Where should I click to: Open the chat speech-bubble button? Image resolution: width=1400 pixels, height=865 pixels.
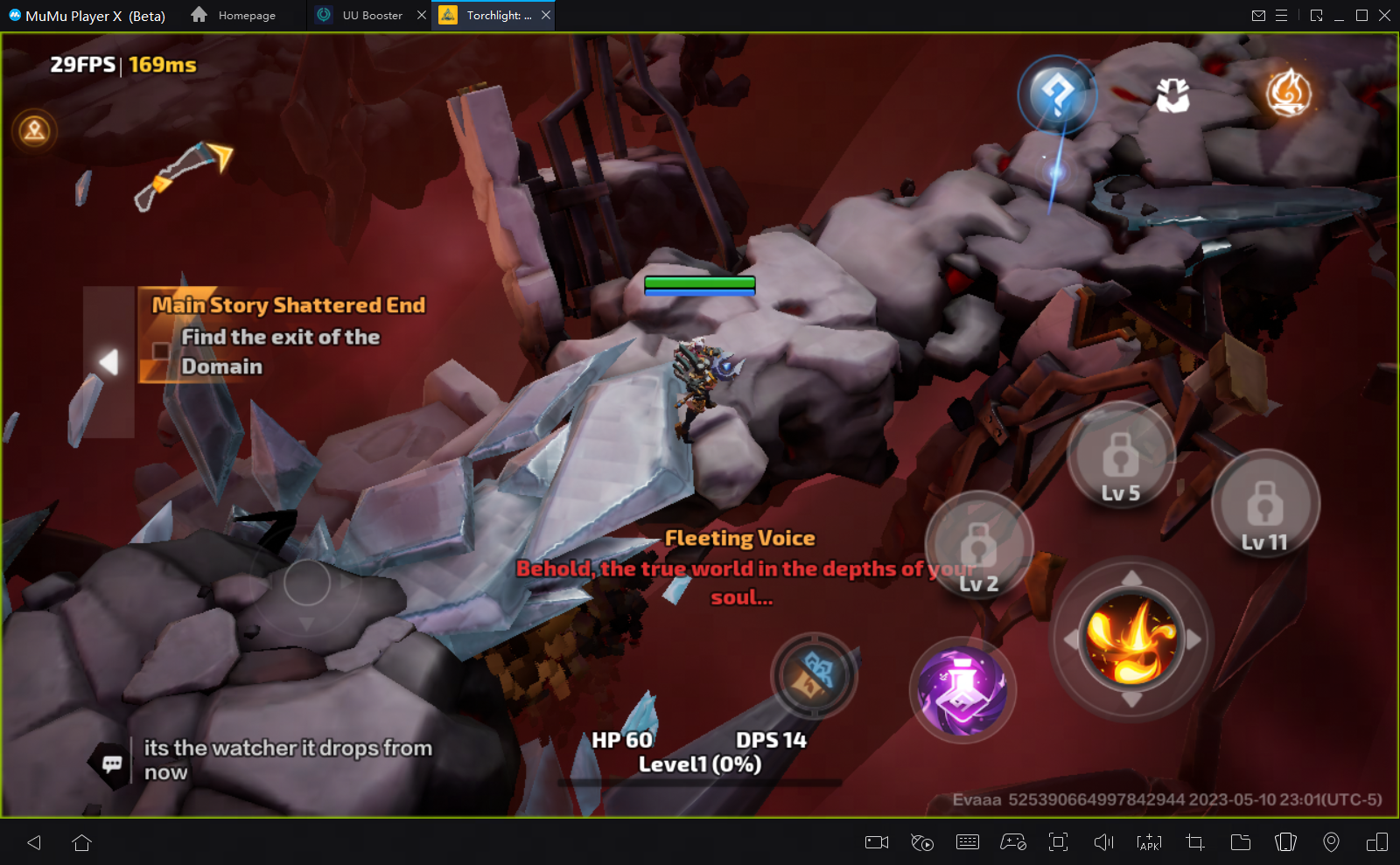coord(112,764)
